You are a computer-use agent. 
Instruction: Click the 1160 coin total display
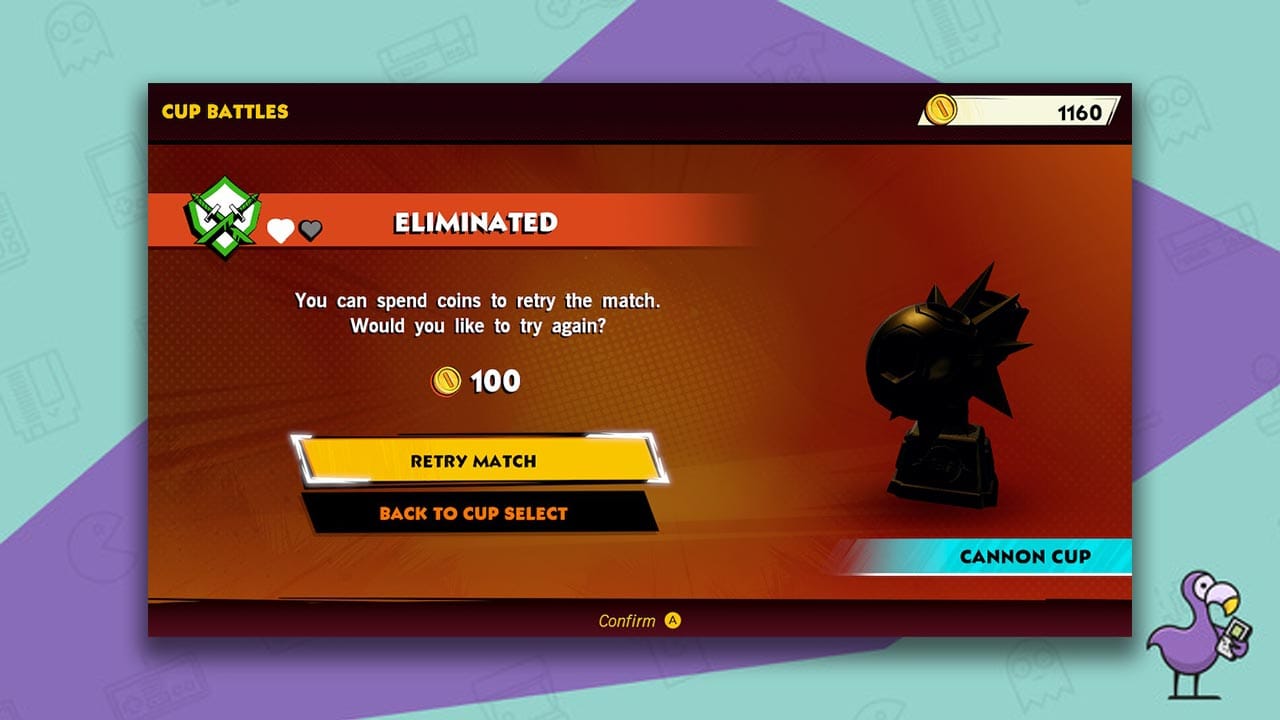1080,112
